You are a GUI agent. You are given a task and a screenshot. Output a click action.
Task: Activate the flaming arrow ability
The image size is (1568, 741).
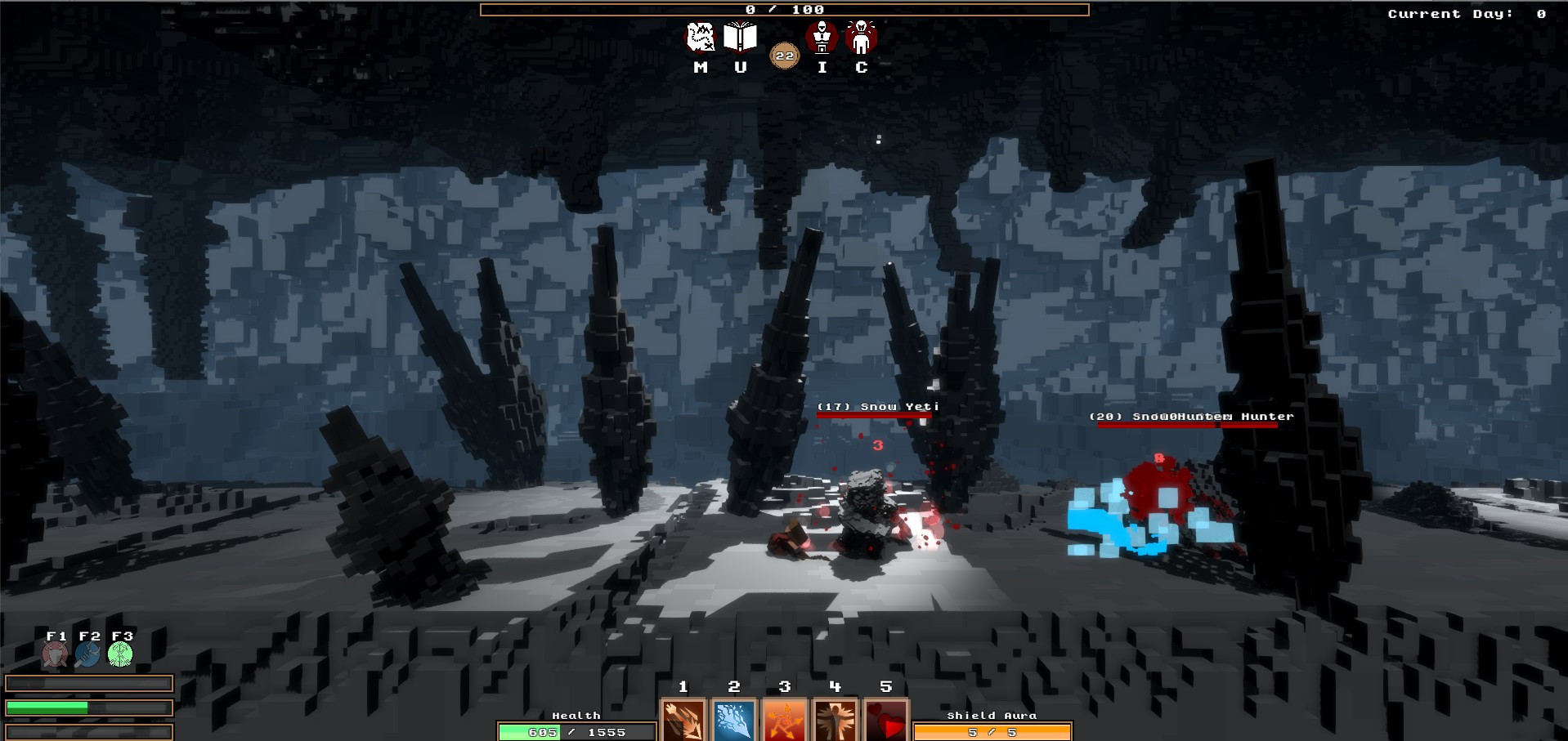pyautogui.click(x=683, y=721)
